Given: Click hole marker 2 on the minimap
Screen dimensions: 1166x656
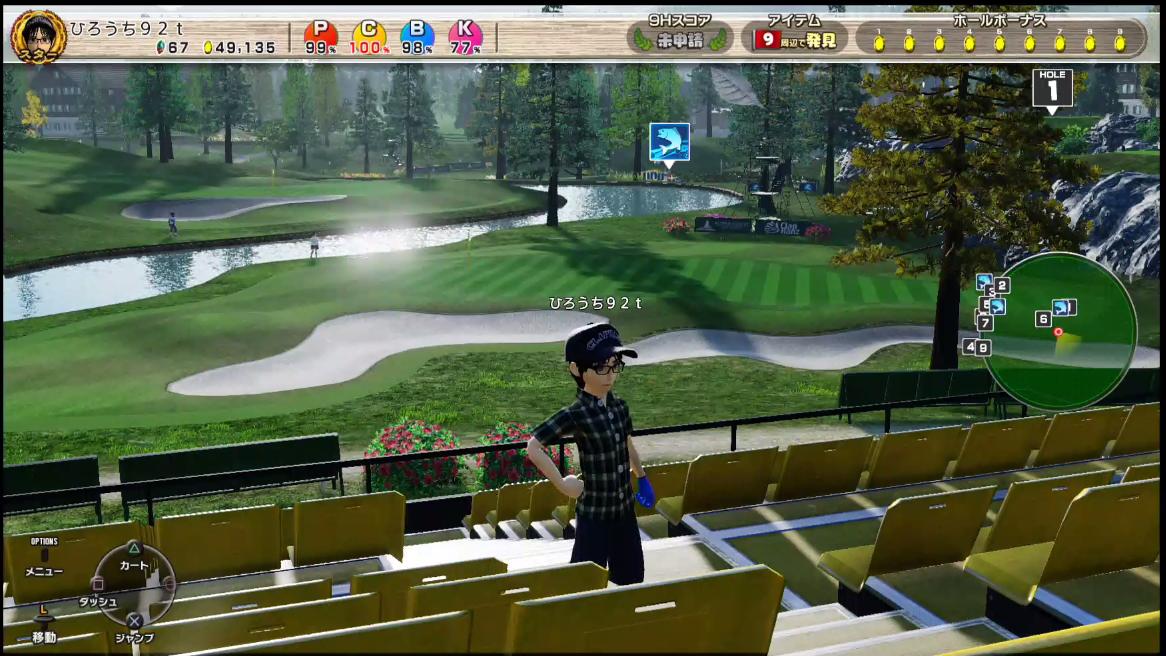Looking at the screenshot, I should 1002,285.
